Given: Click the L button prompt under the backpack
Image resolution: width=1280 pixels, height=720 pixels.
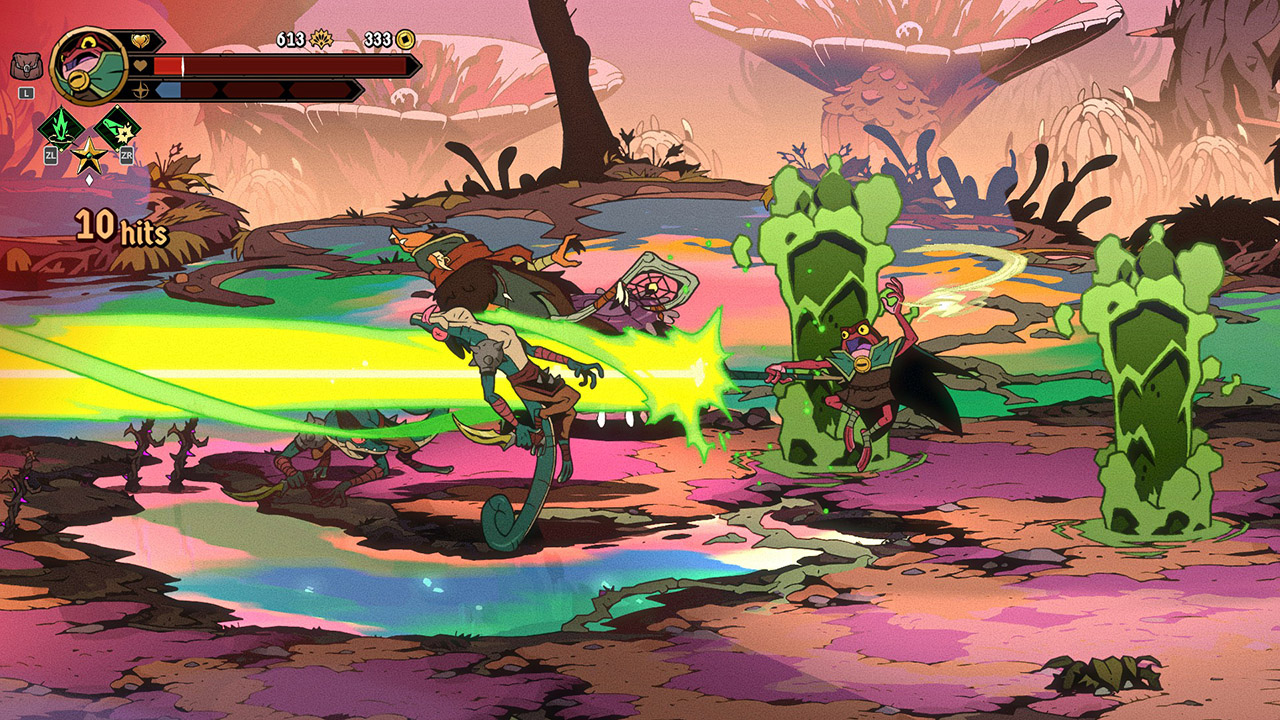Looking at the screenshot, I should (25, 93).
